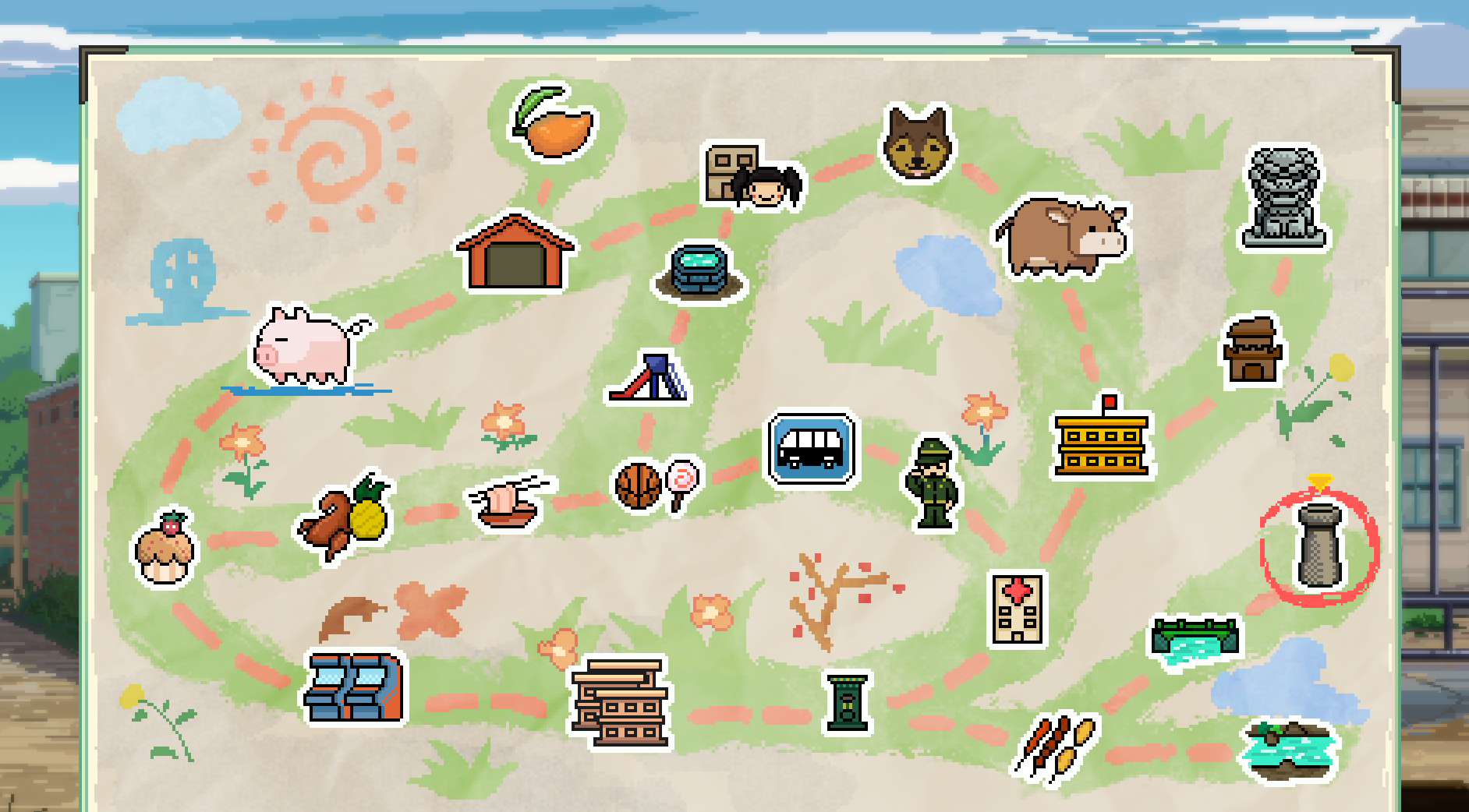Select the brown temple gate marker
The height and width of the screenshot is (812, 1469).
[1251, 351]
